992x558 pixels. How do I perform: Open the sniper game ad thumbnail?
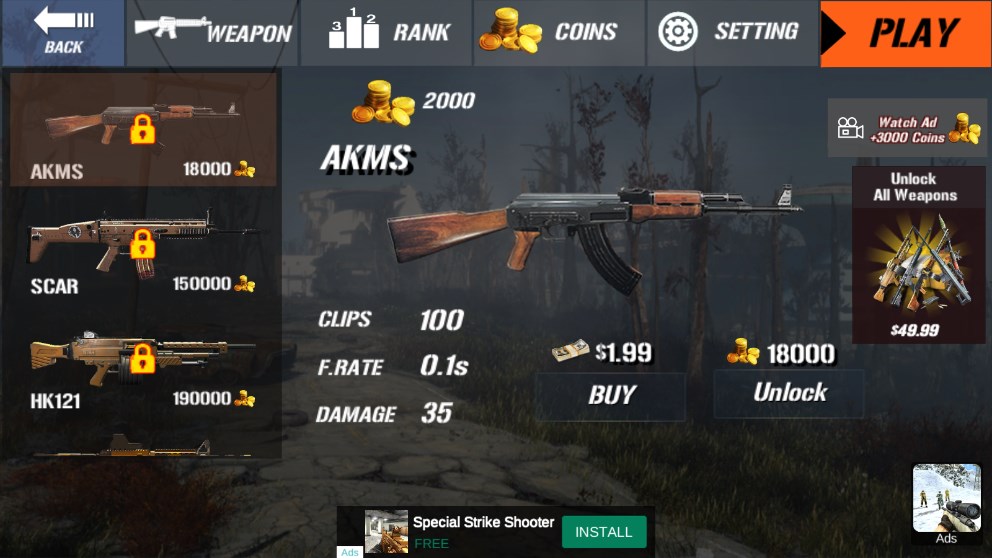[x=946, y=498]
